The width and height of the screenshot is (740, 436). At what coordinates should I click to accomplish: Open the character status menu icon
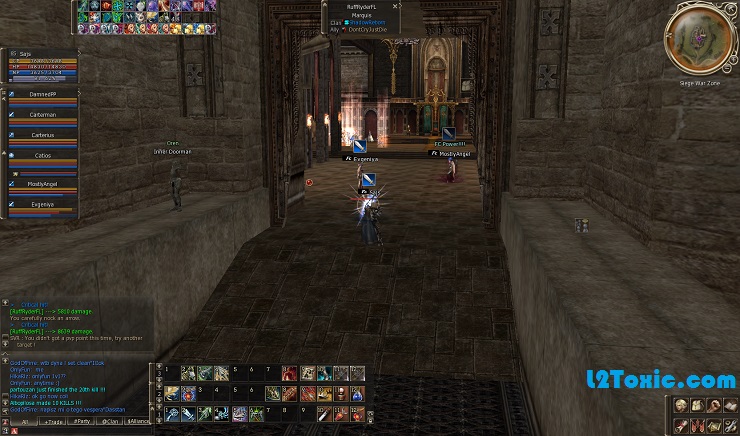[x=681, y=405]
